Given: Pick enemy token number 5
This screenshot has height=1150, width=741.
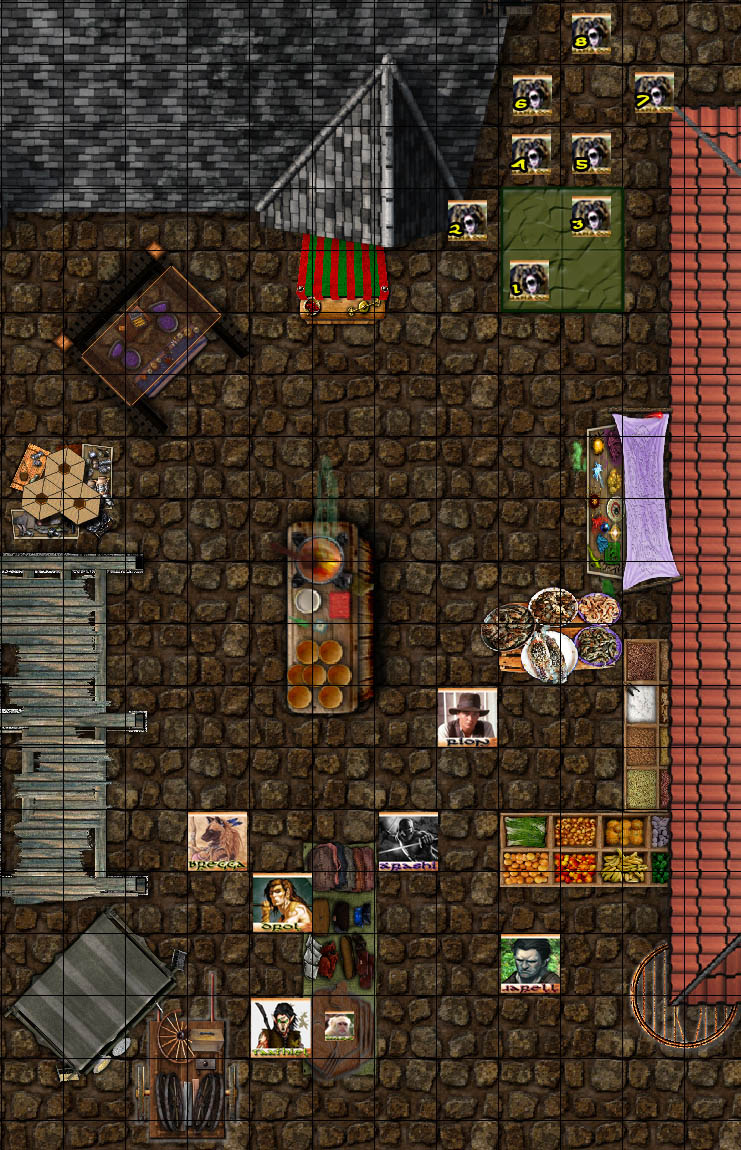Looking at the screenshot, I should (x=591, y=153).
